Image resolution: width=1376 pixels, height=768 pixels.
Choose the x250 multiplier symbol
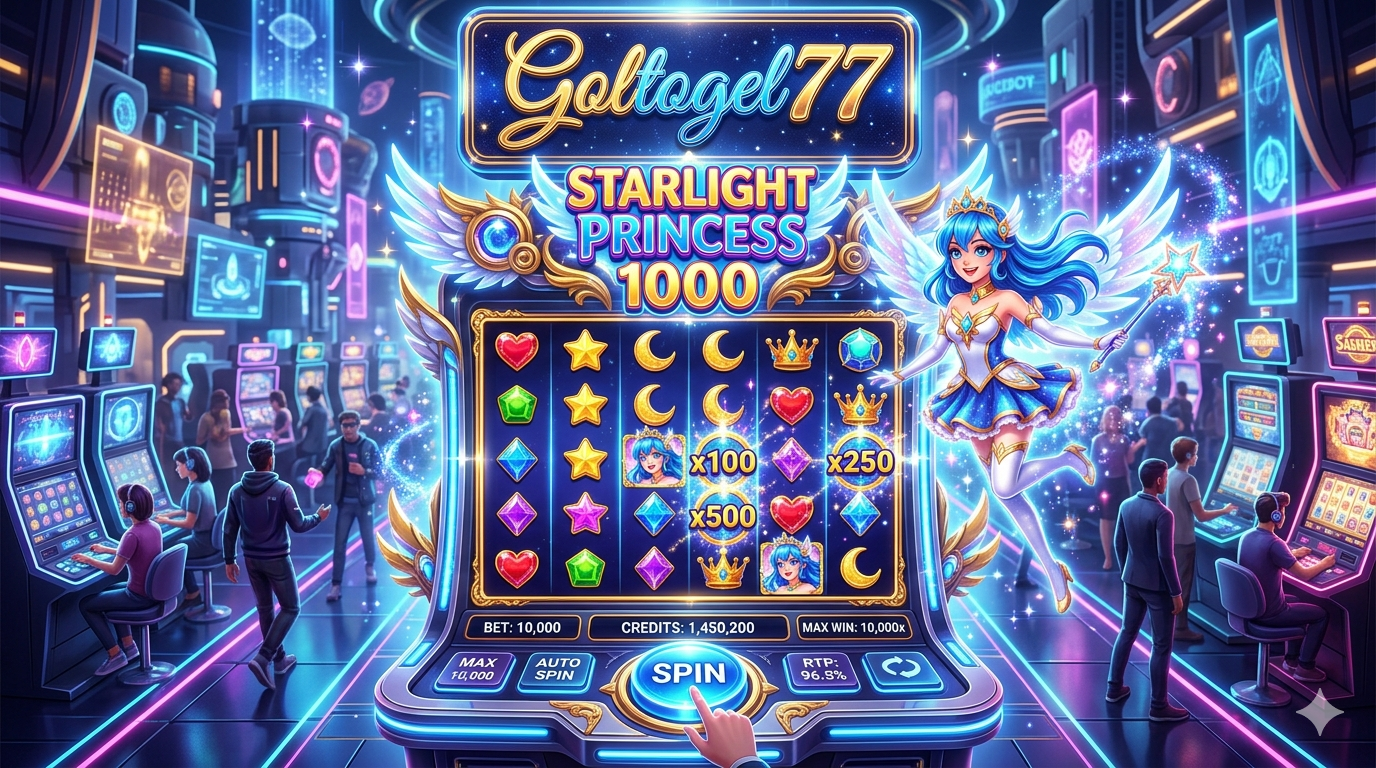click(x=861, y=461)
